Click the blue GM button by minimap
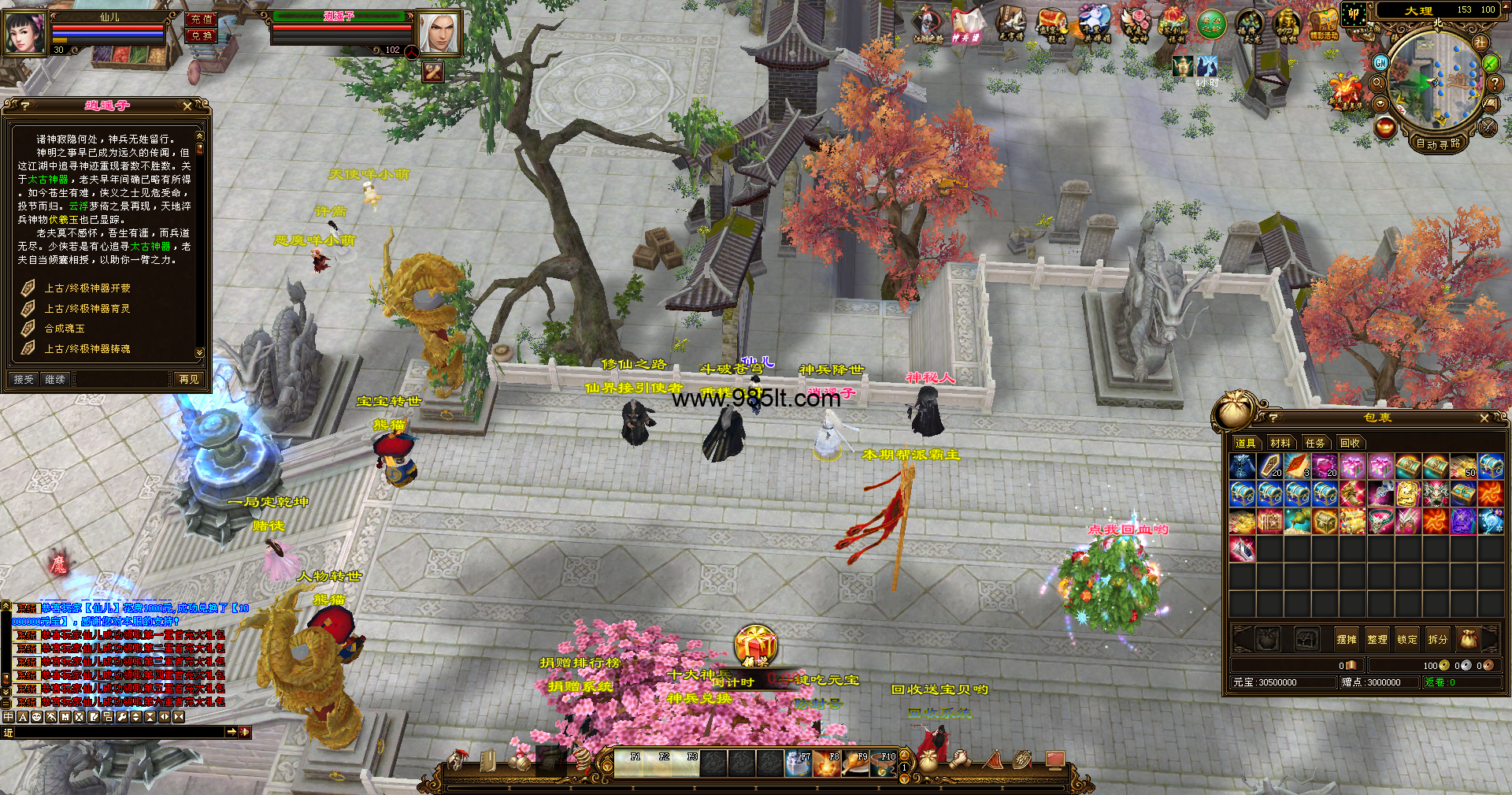The image size is (1512, 795). point(1380,62)
